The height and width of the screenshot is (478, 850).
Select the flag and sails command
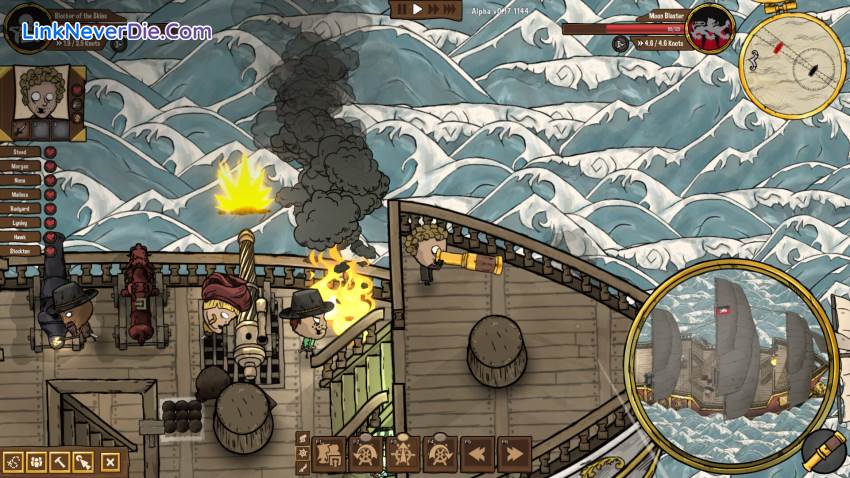pyautogui.click(x=328, y=454)
